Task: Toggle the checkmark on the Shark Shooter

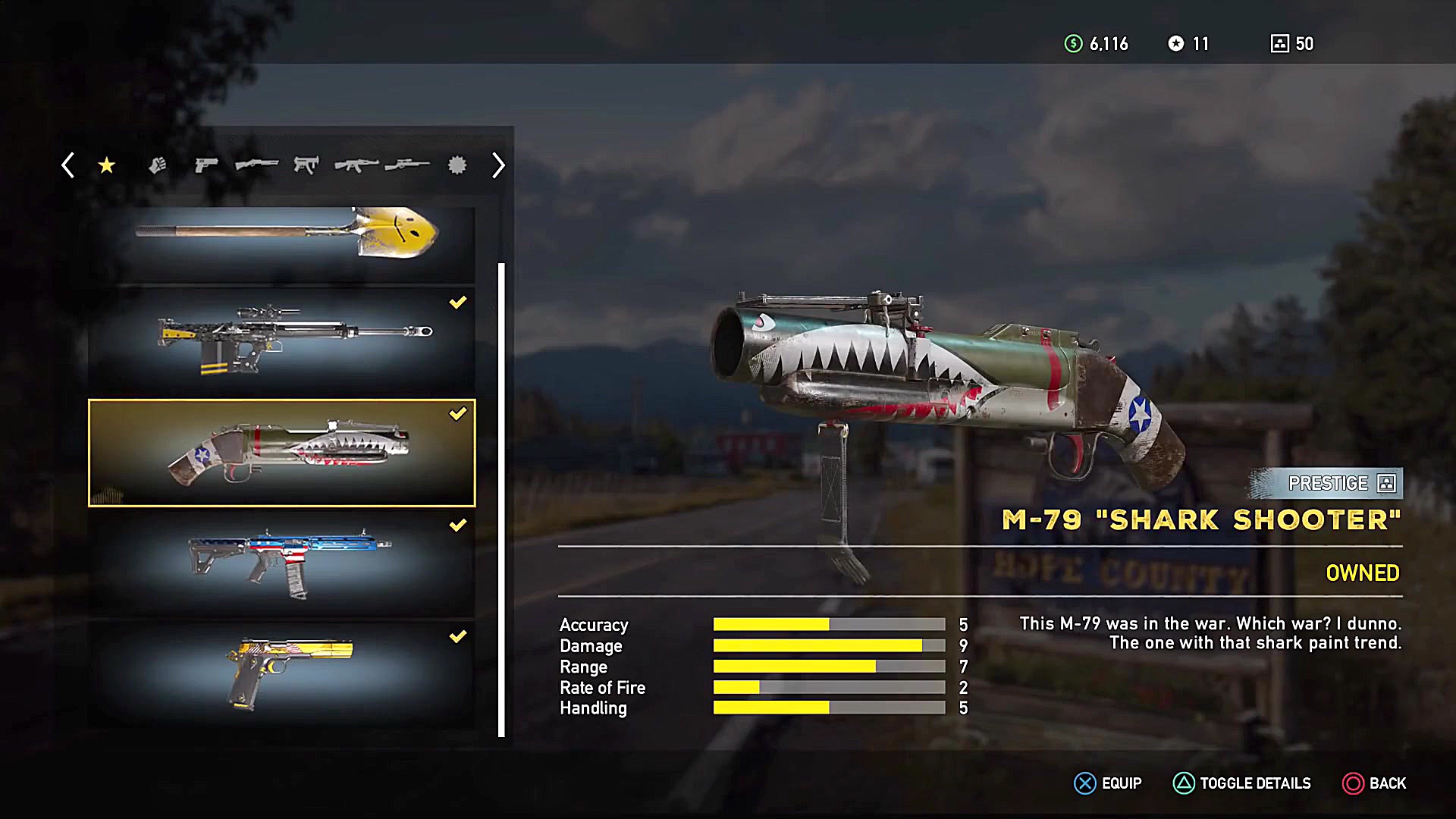Action: tap(457, 413)
